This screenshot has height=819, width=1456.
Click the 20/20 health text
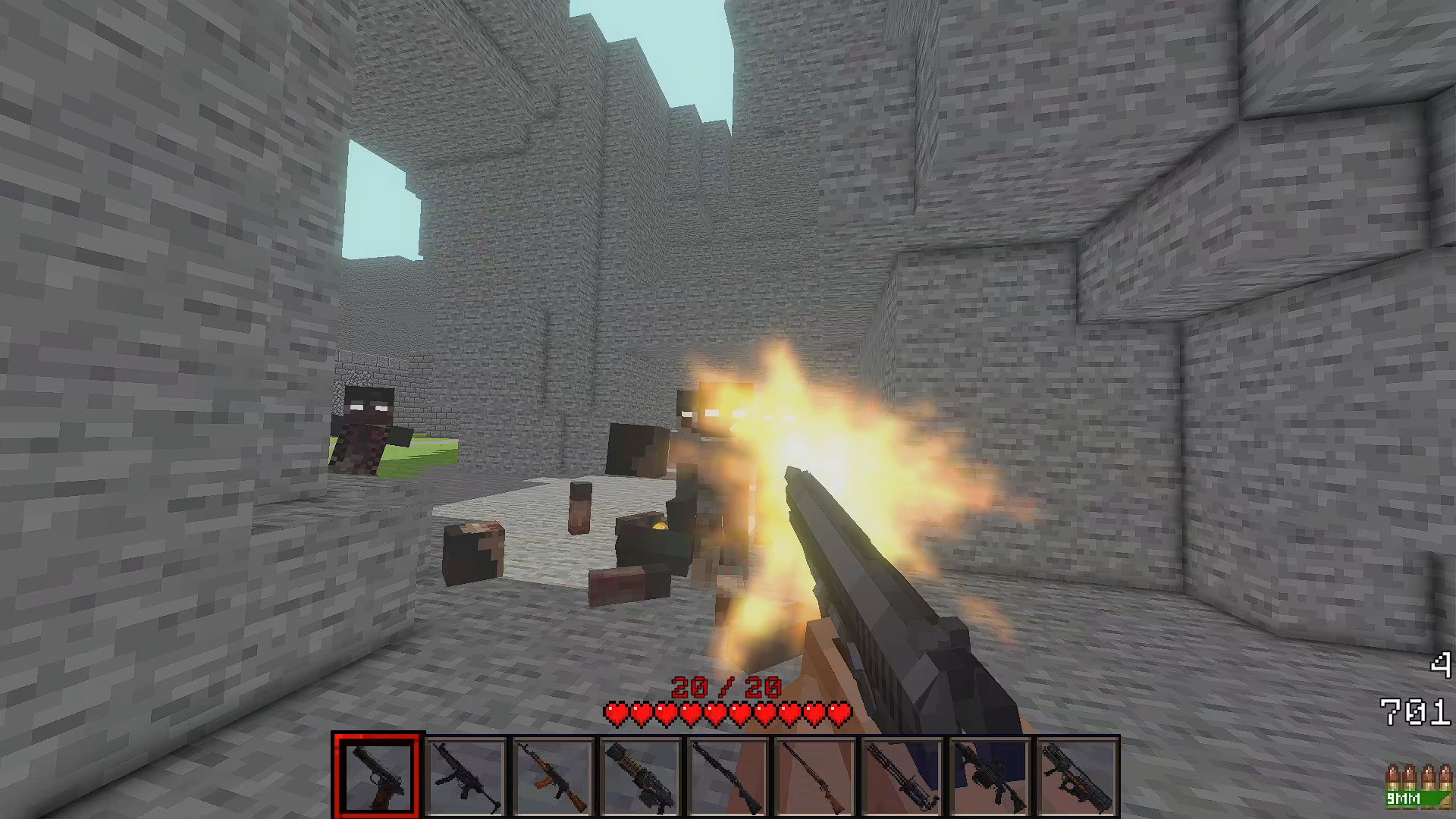coord(726,687)
